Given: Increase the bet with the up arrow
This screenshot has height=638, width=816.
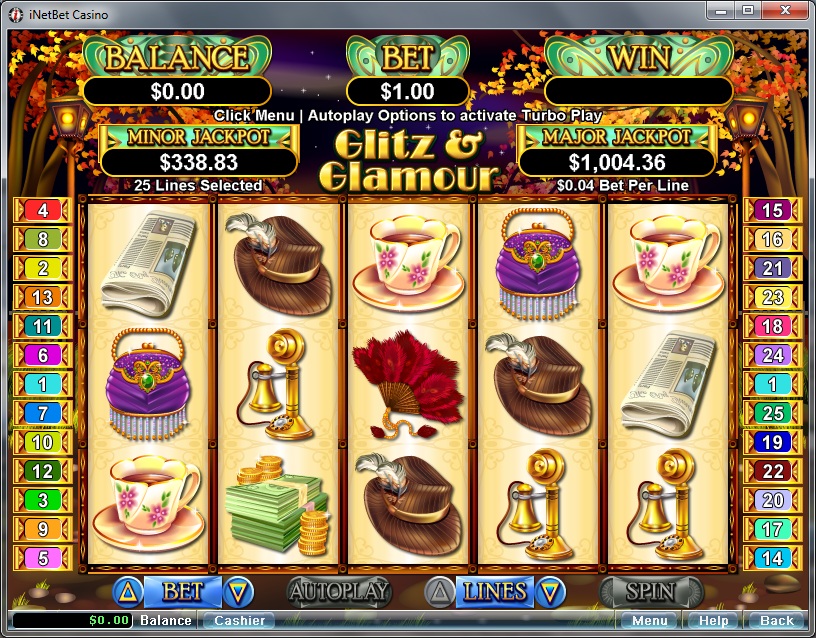Looking at the screenshot, I should tap(127, 592).
